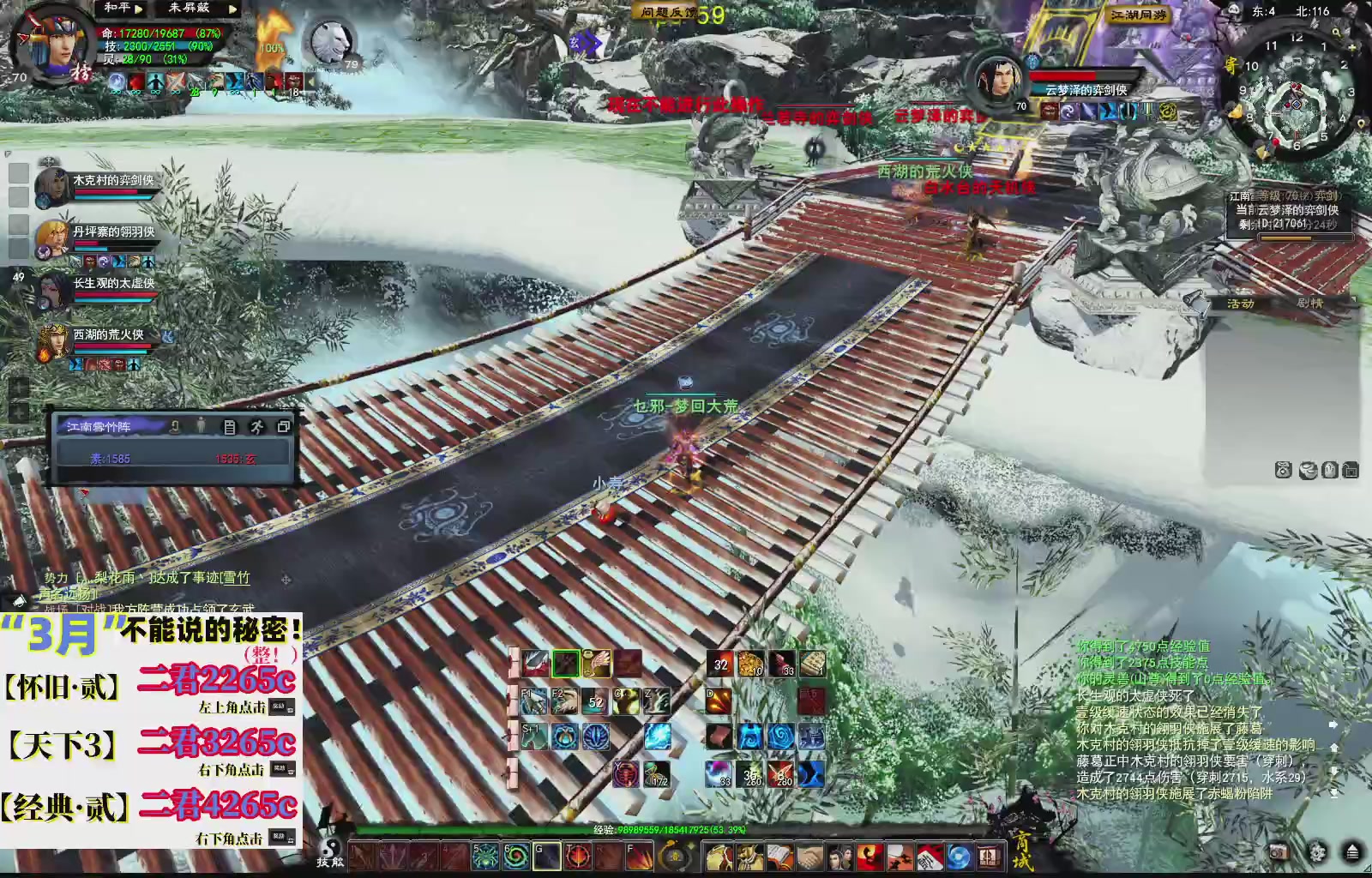Viewport: 1372px width, 878px height.
Task: Click the camera icon beside the minimap panel
Action: (1283, 470)
